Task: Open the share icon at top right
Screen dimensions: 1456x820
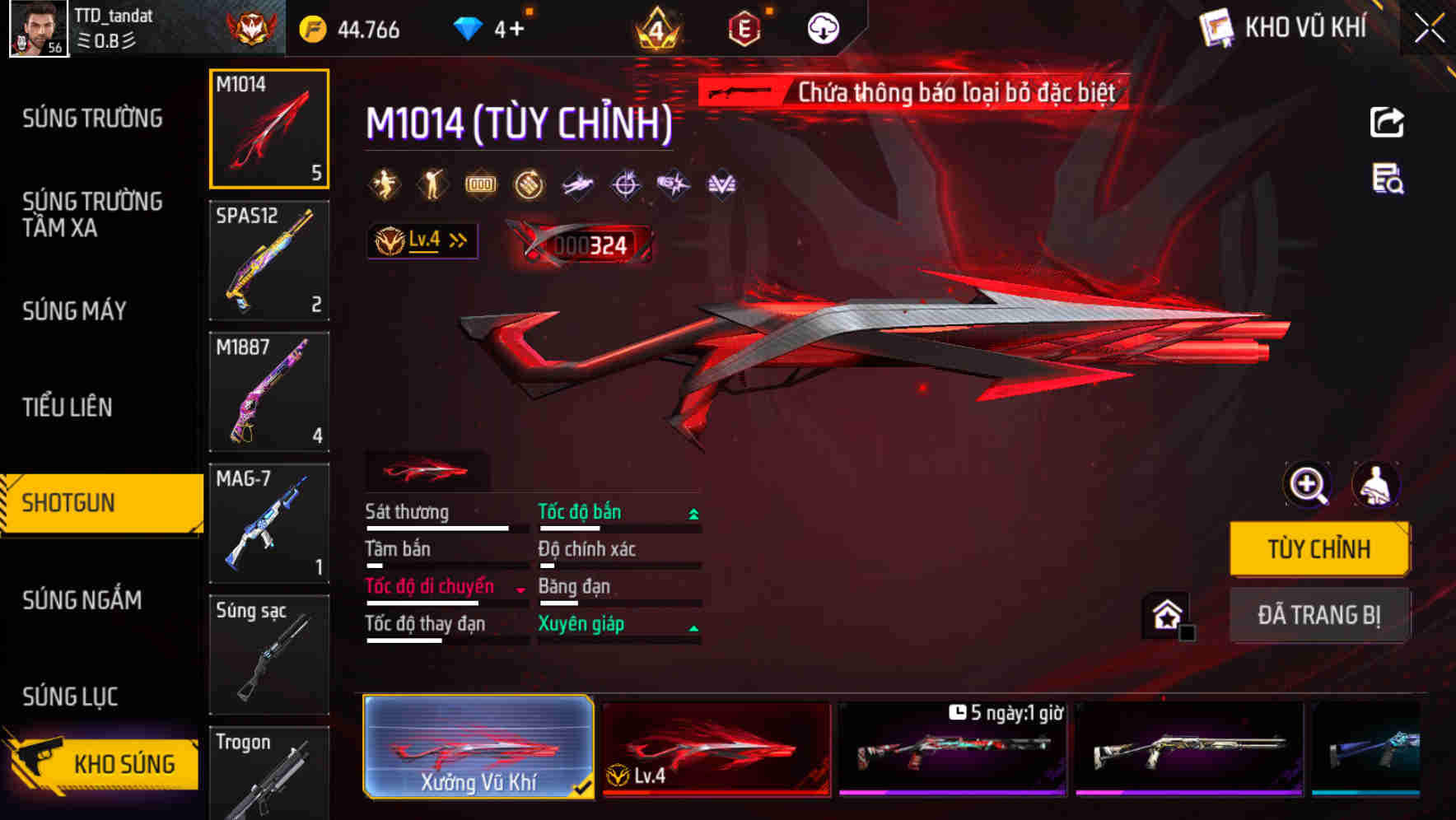Action: pos(1387,122)
